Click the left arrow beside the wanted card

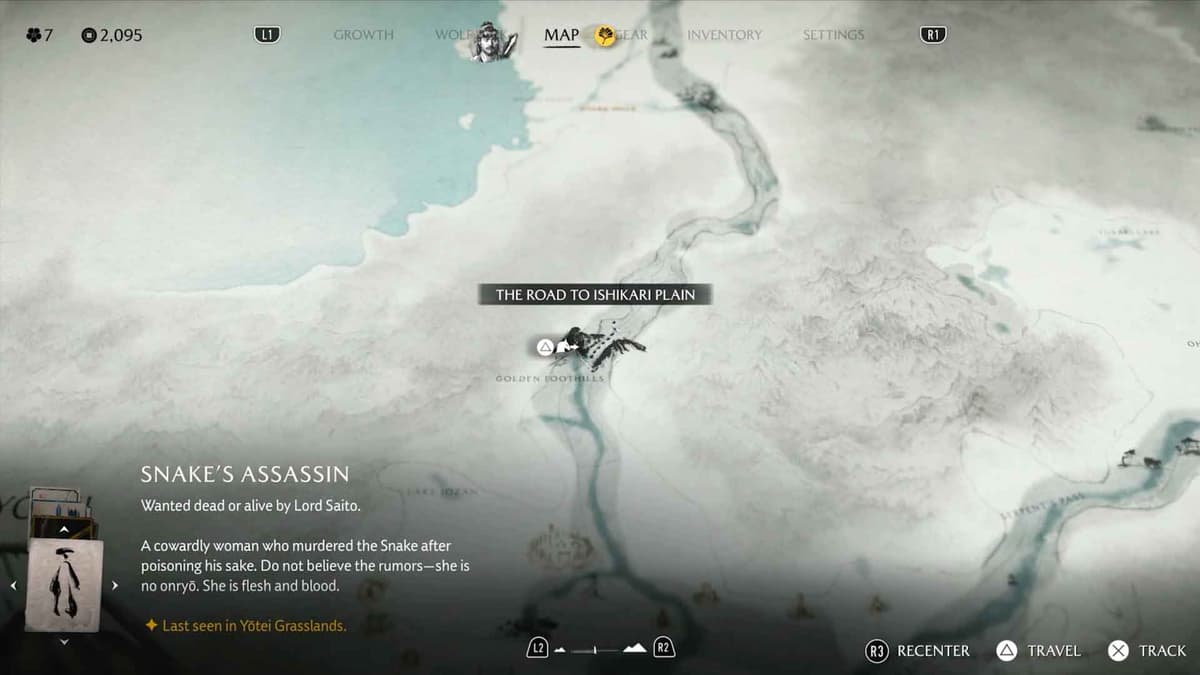(13, 585)
